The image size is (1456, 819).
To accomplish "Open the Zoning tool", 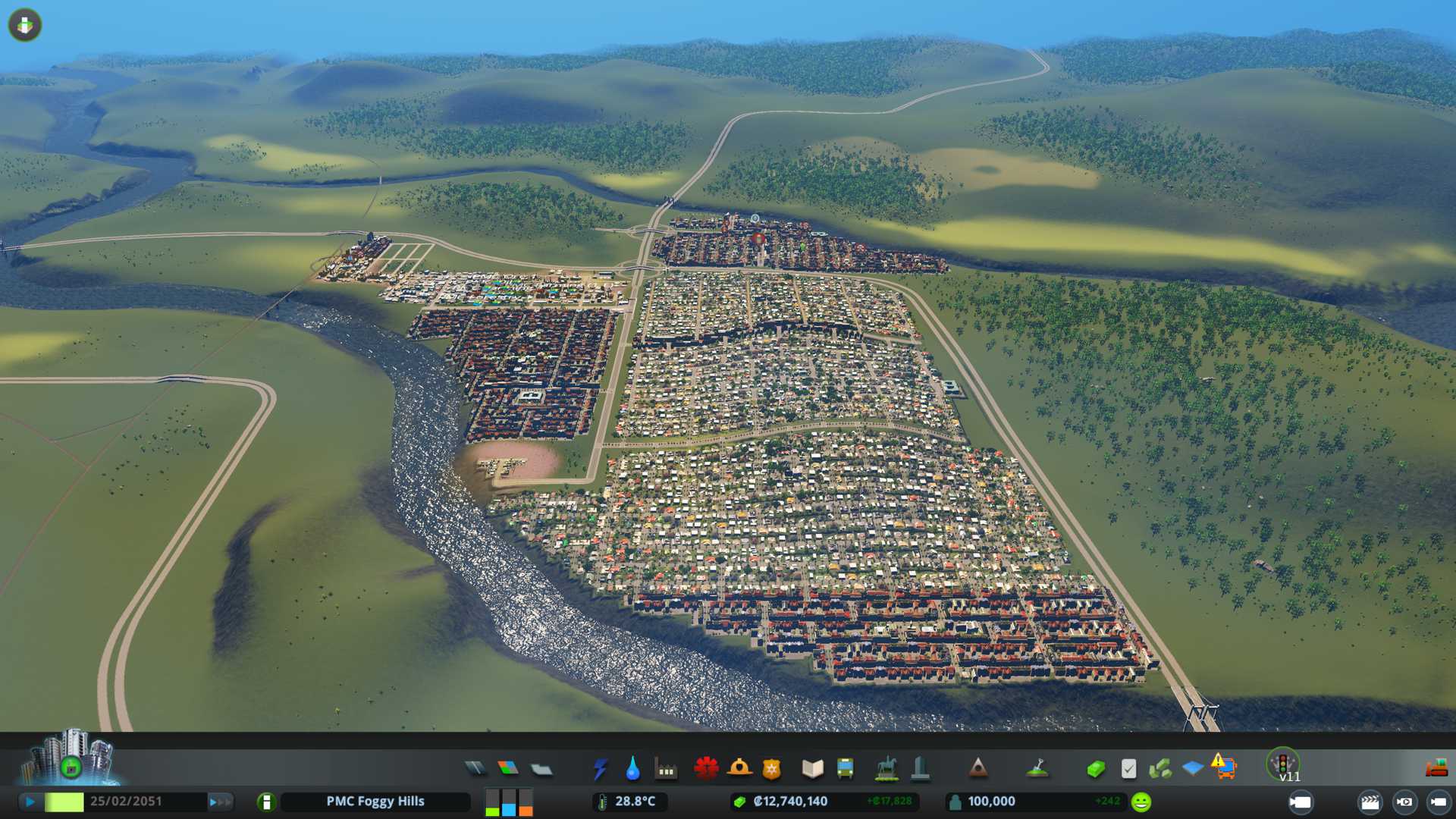I will (x=508, y=769).
